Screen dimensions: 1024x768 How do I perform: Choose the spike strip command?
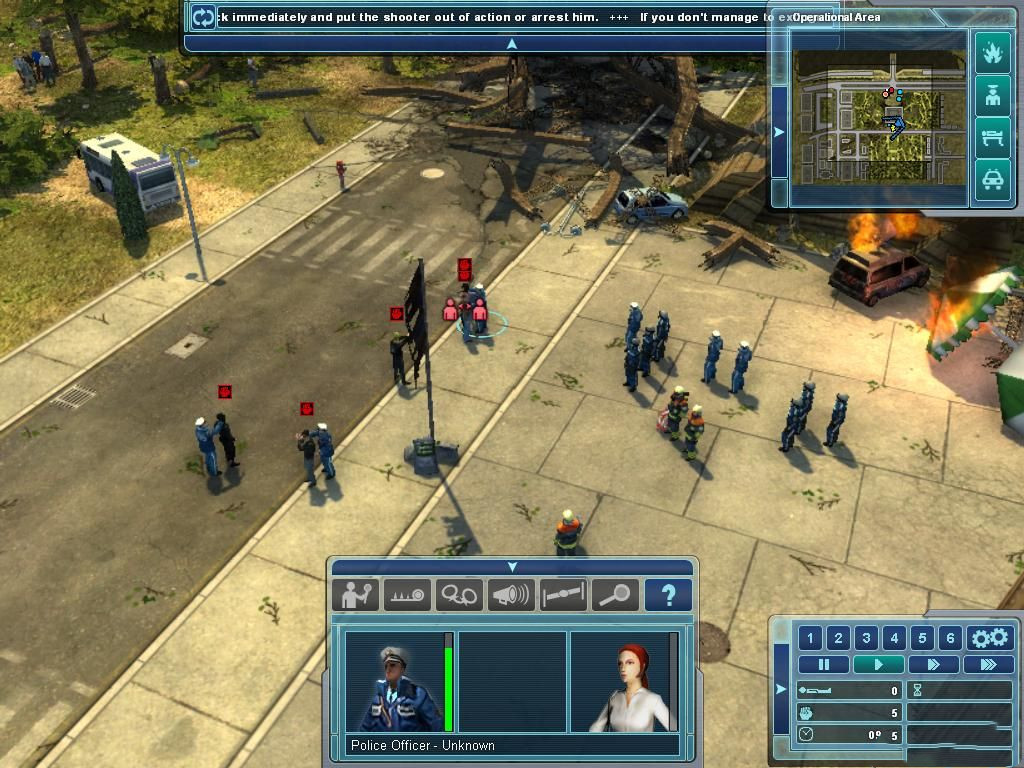tap(407, 595)
